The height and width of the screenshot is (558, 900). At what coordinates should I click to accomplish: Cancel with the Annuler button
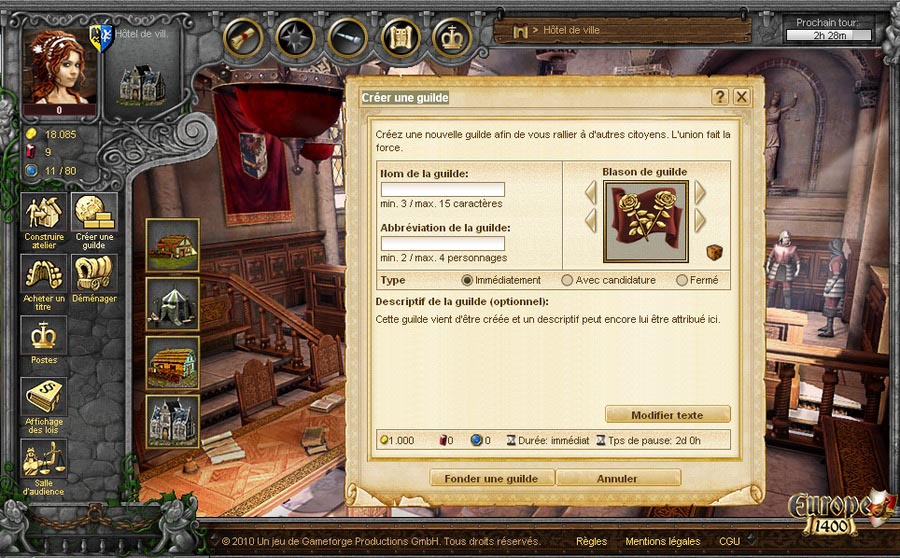click(617, 478)
